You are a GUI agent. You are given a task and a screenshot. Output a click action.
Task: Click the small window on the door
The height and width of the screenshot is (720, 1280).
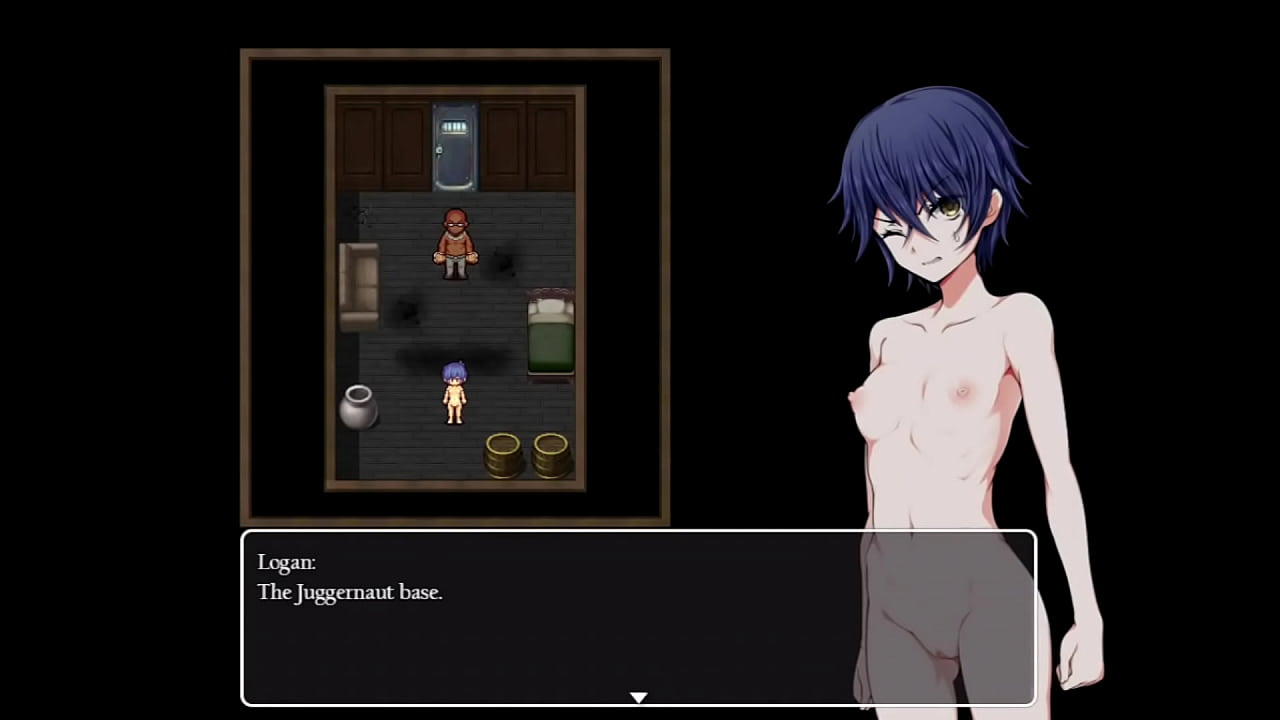454,125
